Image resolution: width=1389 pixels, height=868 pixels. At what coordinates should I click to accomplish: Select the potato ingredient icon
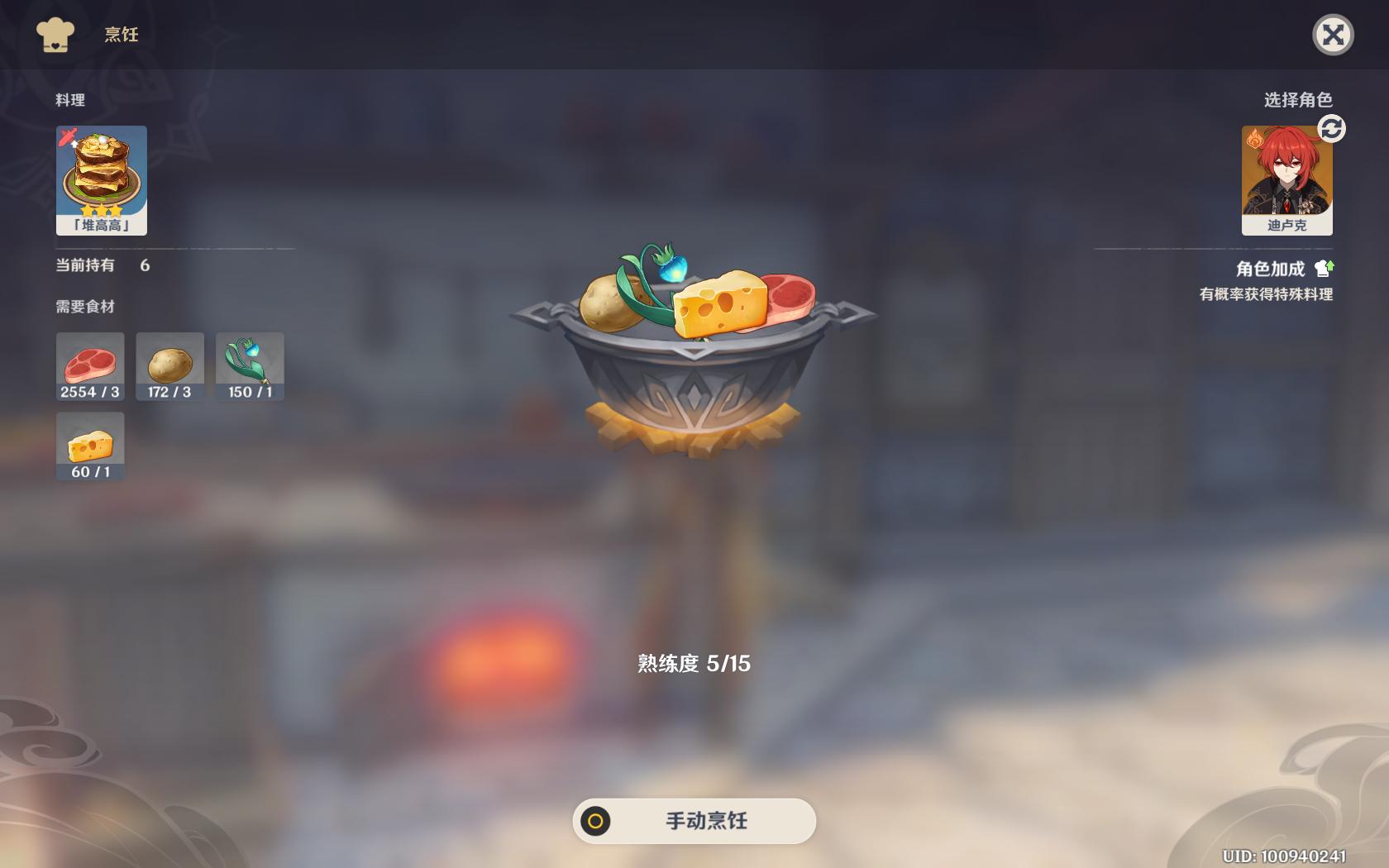pyautogui.click(x=169, y=365)
